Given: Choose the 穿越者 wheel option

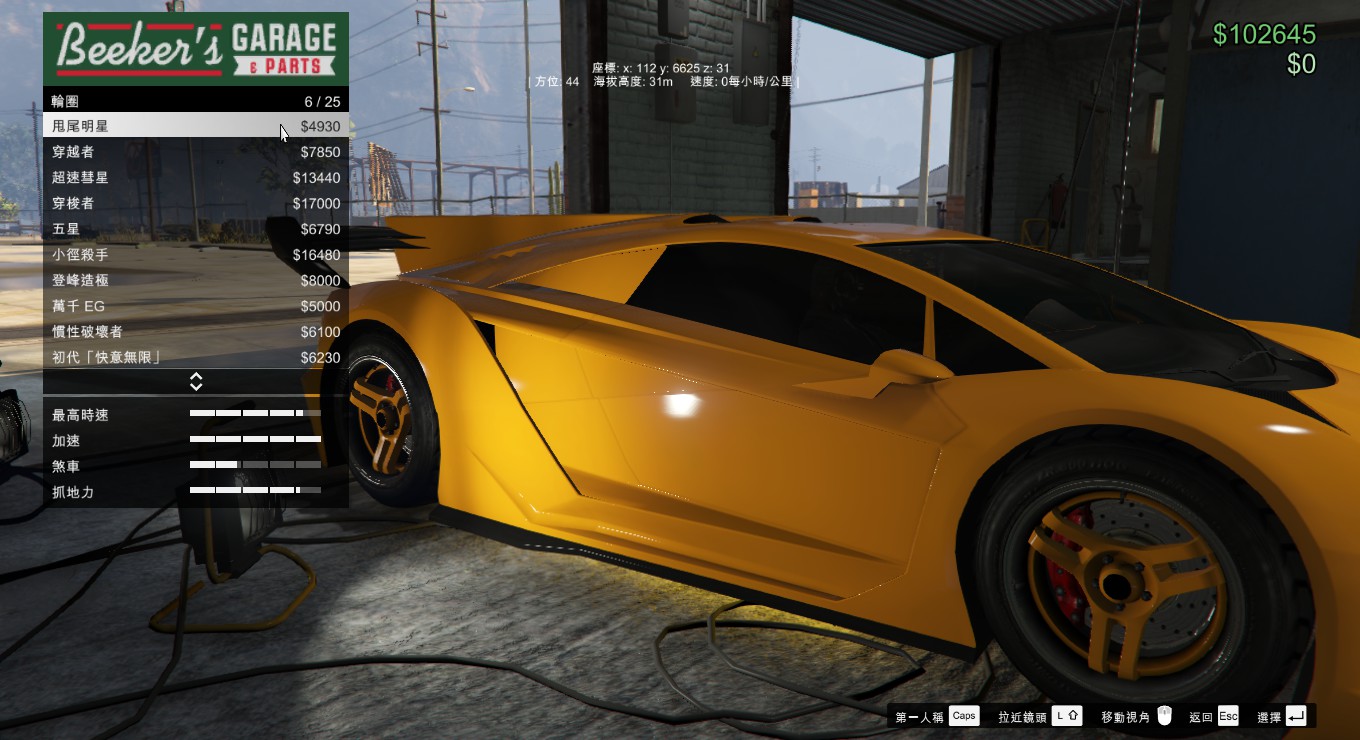Looking at the screenshot, I should point(195,152).
